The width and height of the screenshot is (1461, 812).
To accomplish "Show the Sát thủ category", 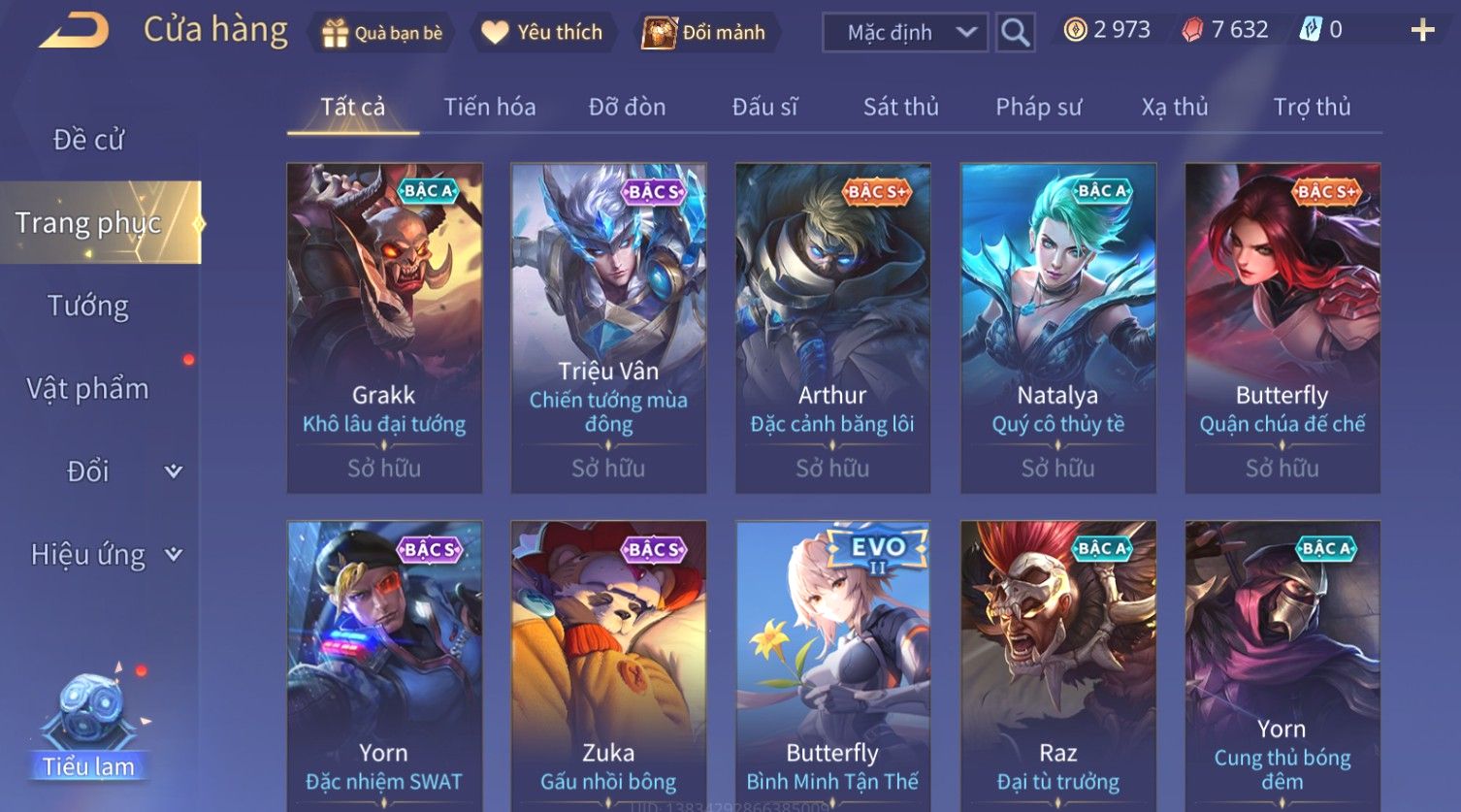I will [x=900, y=107].
